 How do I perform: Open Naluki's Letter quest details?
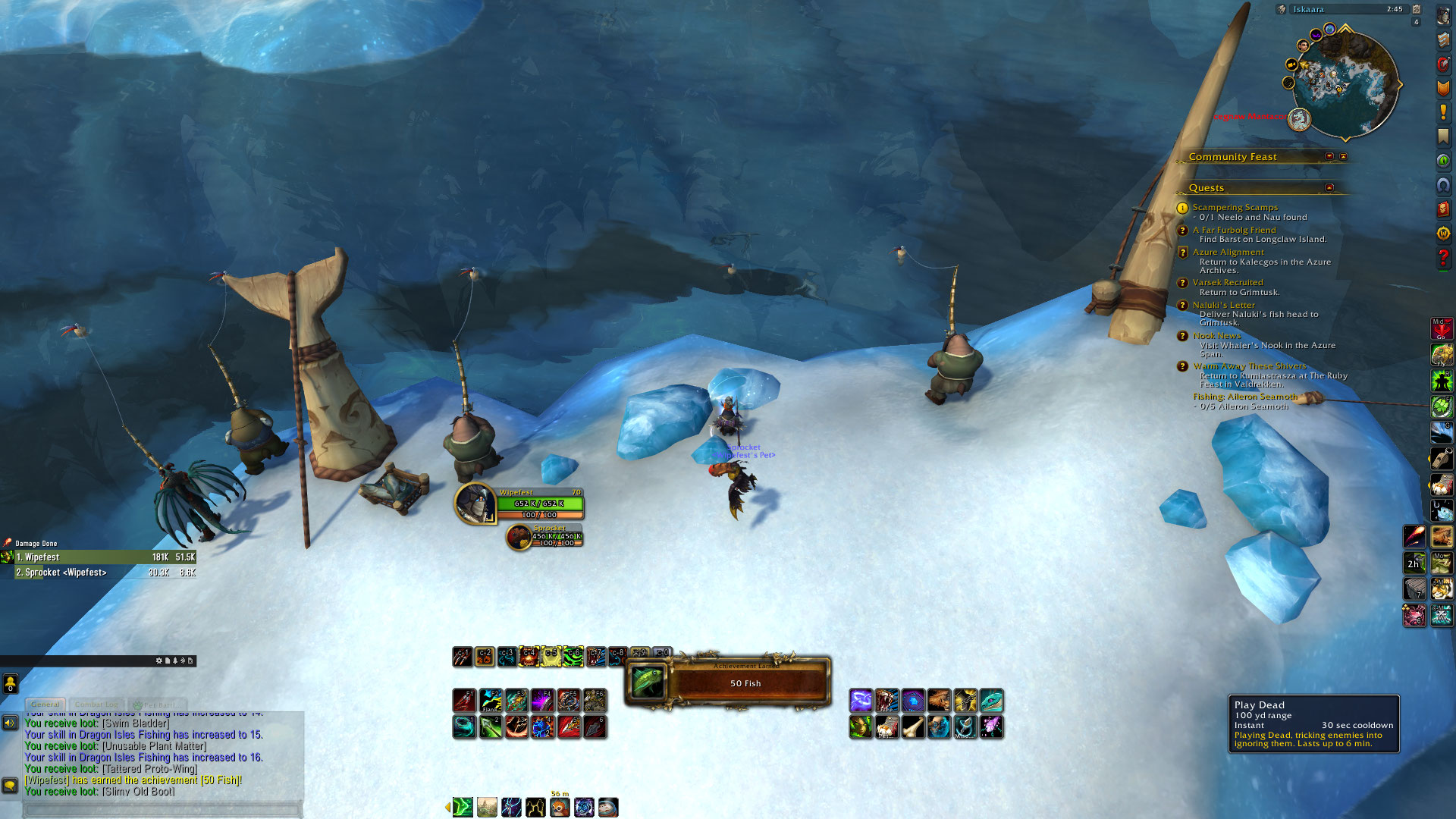coord(1223,305)
